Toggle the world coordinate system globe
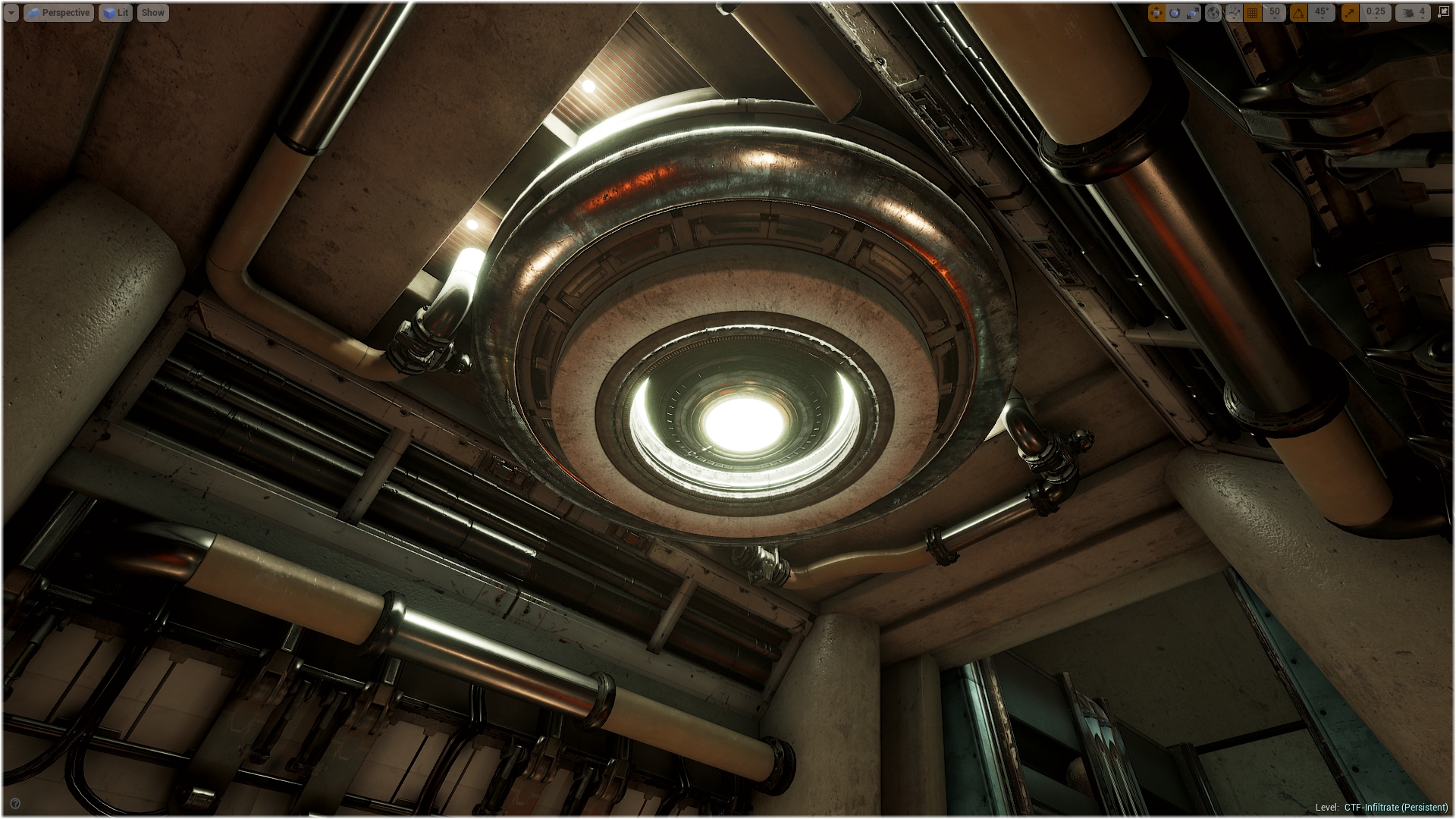The width and height of the screenshot is (1456, 819). coord(1213,13)
